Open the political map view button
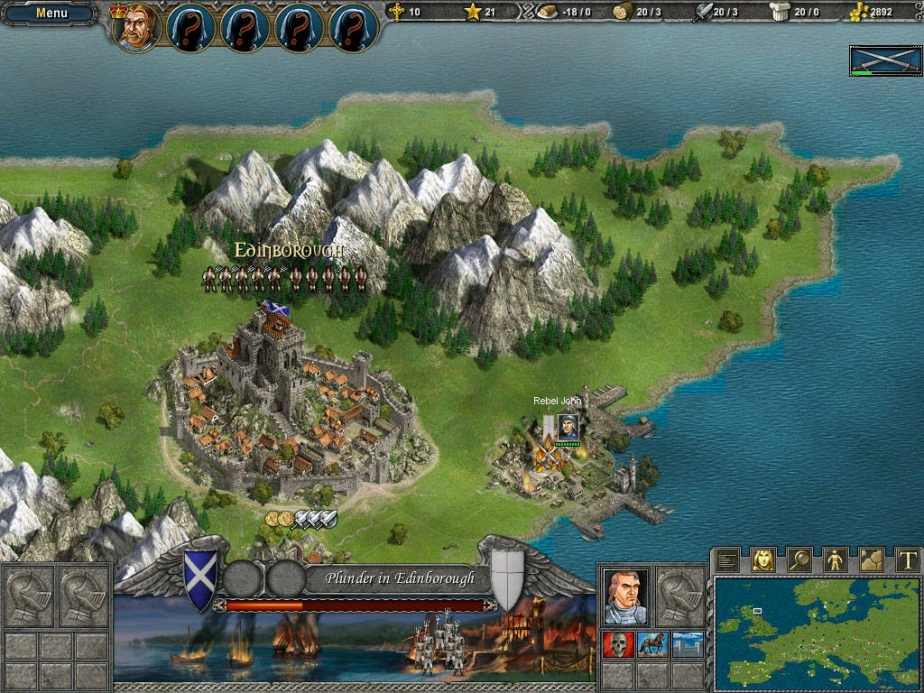 (871, 561)
